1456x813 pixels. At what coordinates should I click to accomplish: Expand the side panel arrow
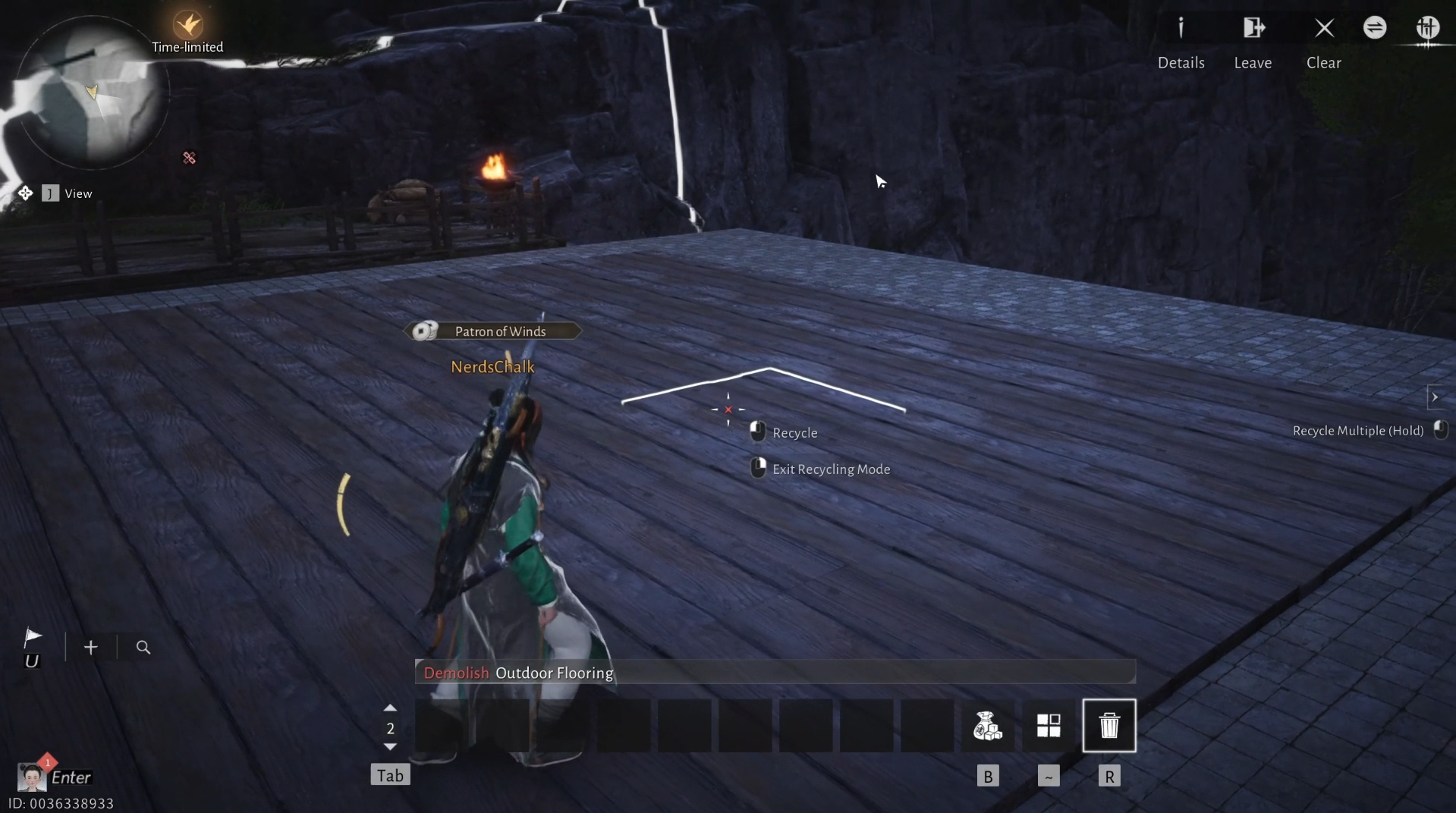(x=1434, y=397)
